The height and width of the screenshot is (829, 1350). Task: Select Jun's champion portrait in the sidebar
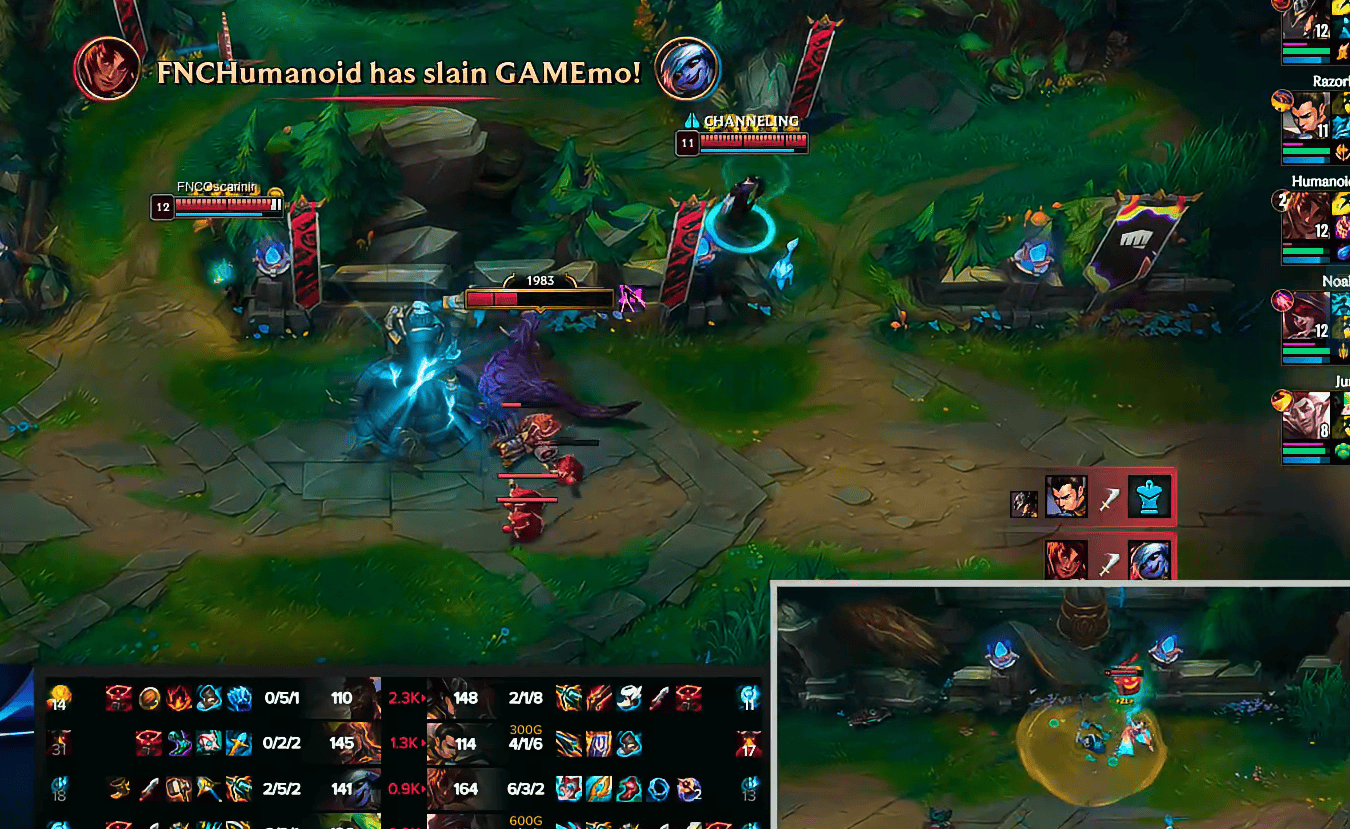point(1305,414)
